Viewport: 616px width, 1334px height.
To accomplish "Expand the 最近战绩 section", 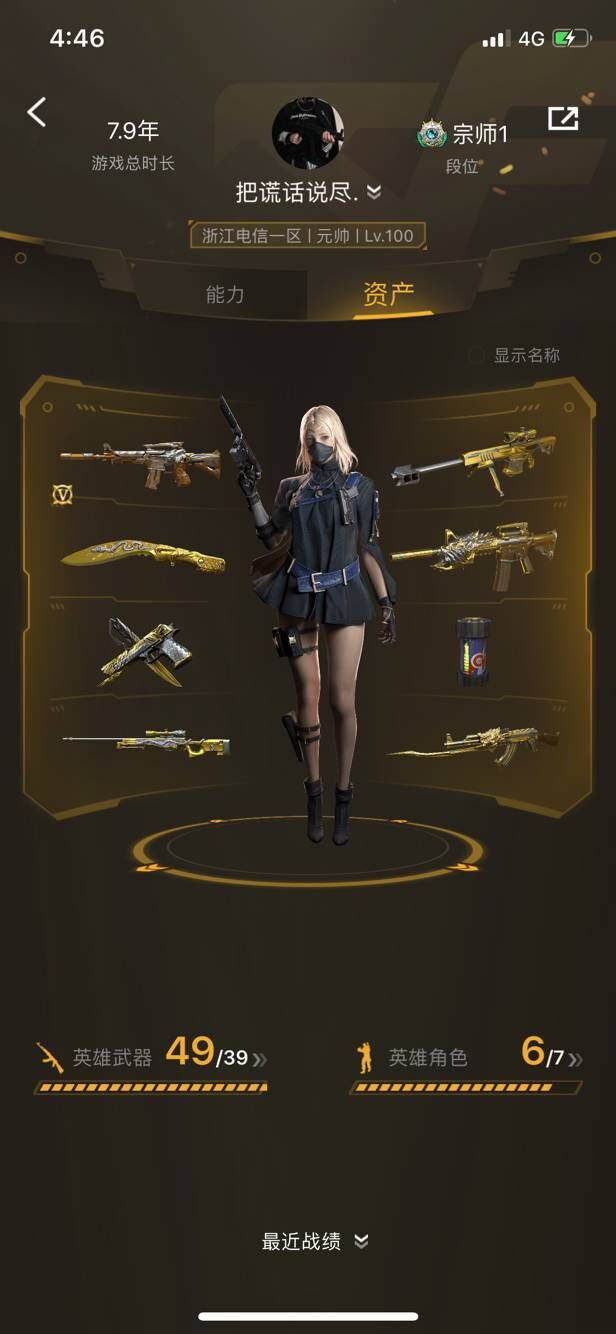I will 315,1241.
